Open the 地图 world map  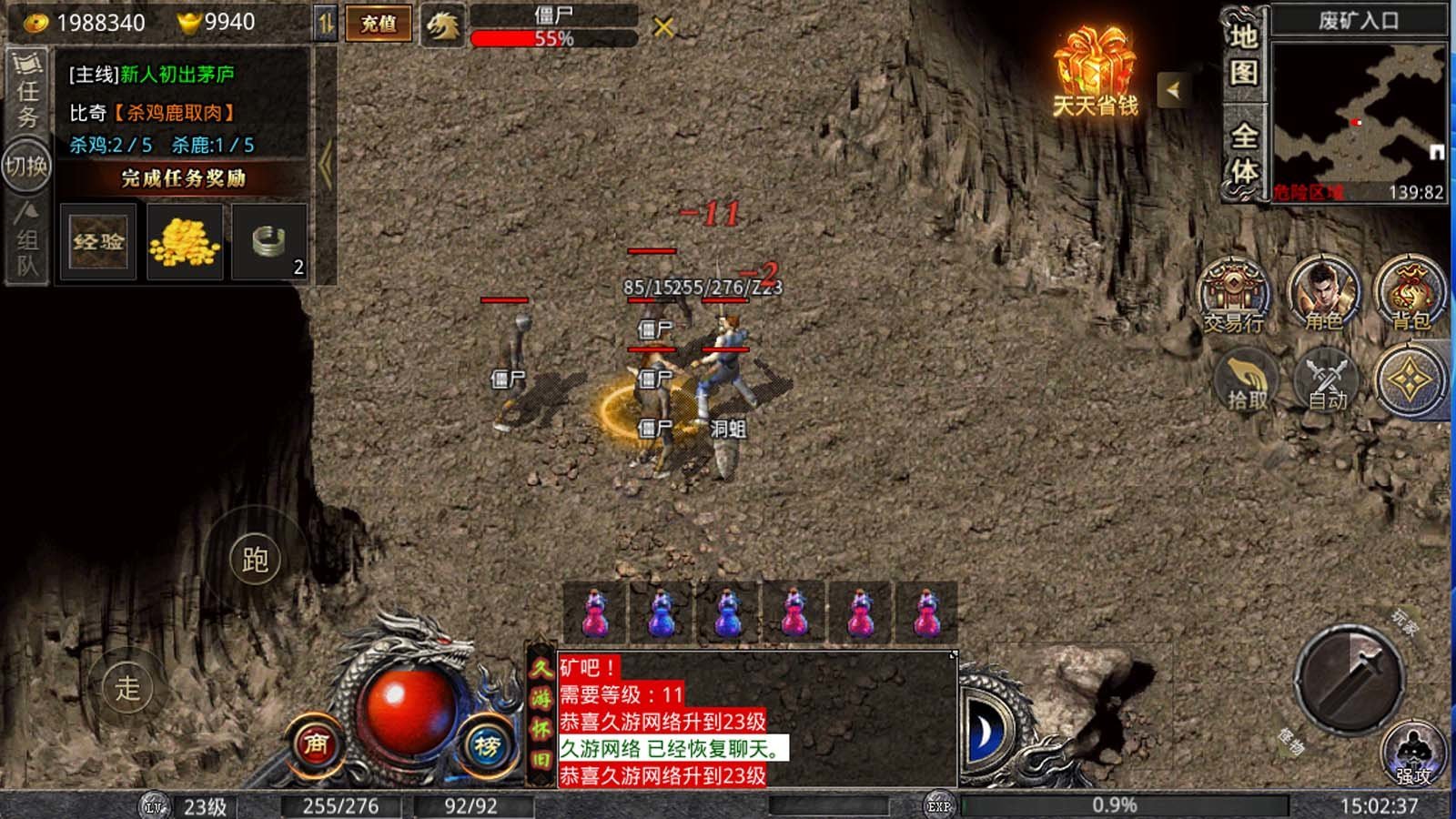pos(1243,55)
